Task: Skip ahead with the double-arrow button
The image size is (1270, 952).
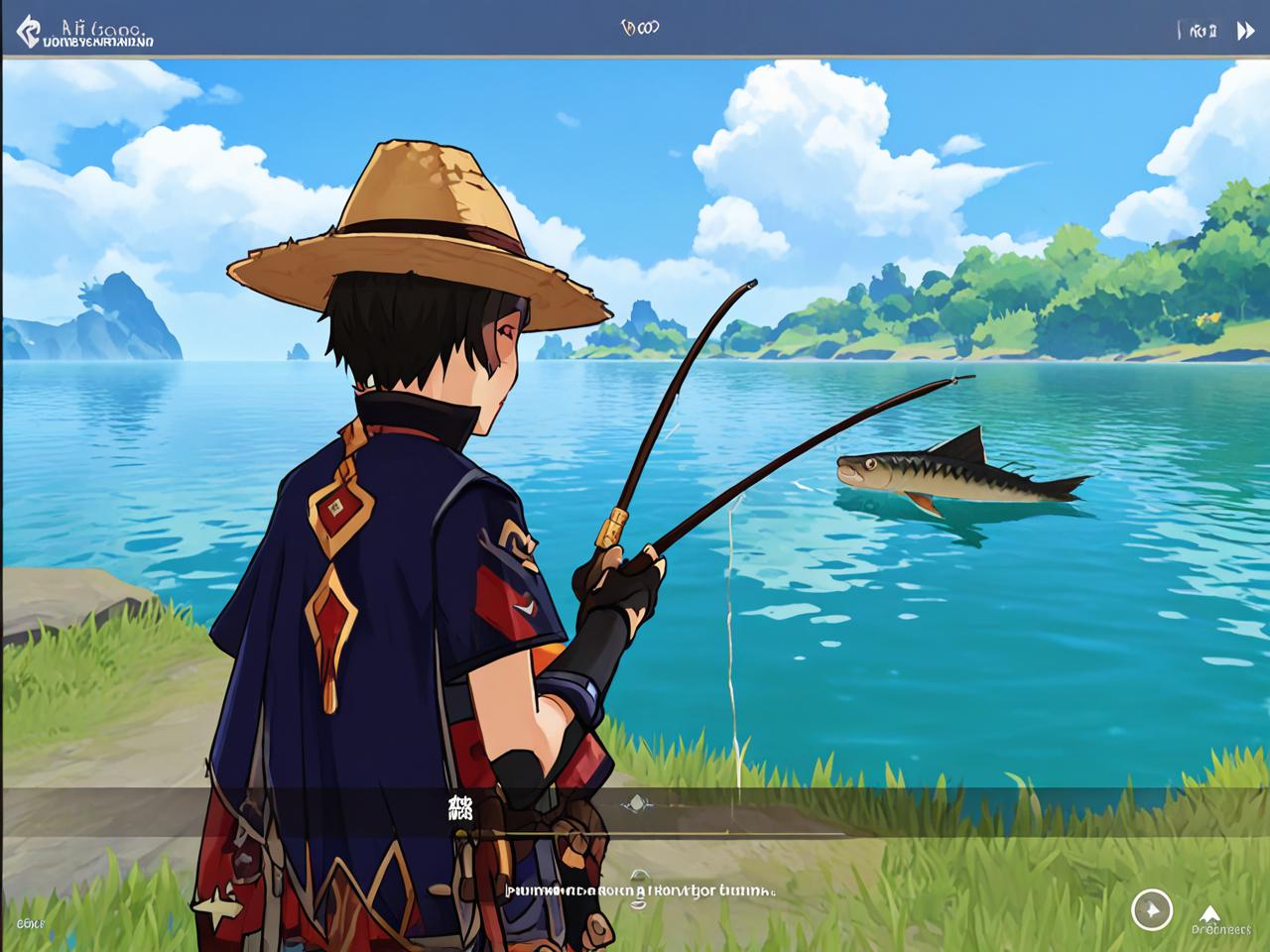Action: point(1245,31)
